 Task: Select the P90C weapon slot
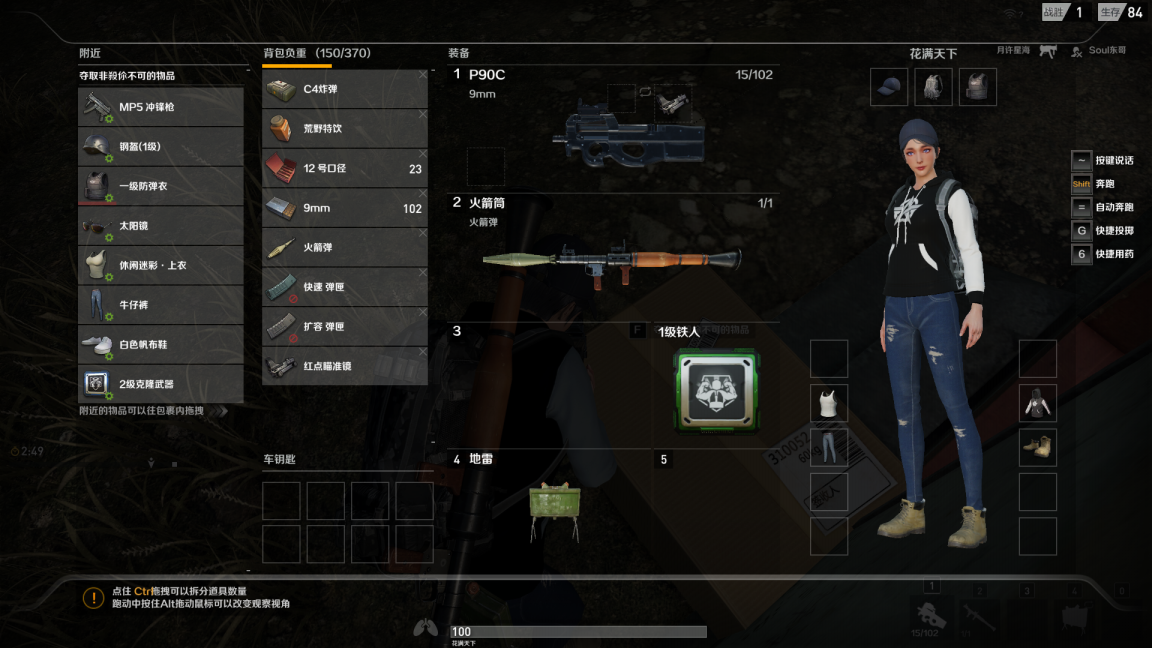(613, 130)
